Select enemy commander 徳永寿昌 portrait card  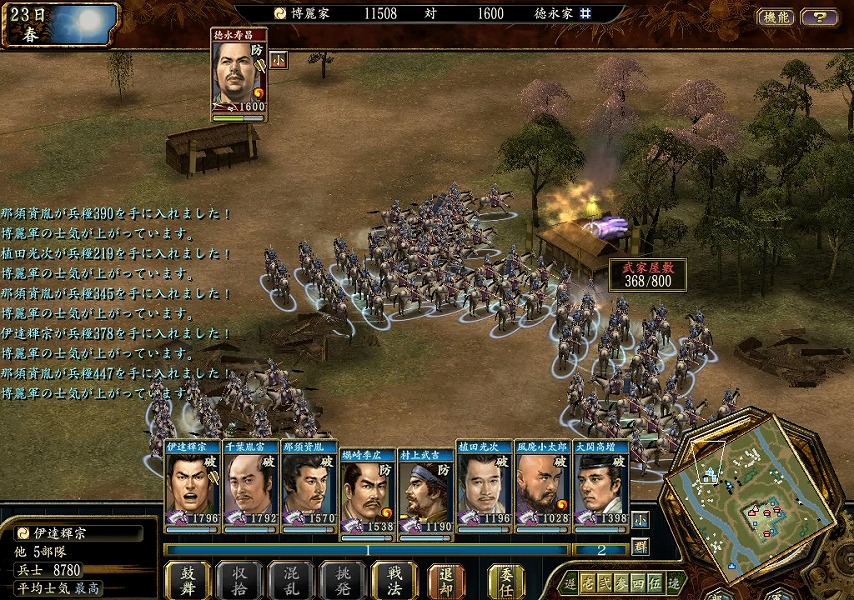click(239, 76)
